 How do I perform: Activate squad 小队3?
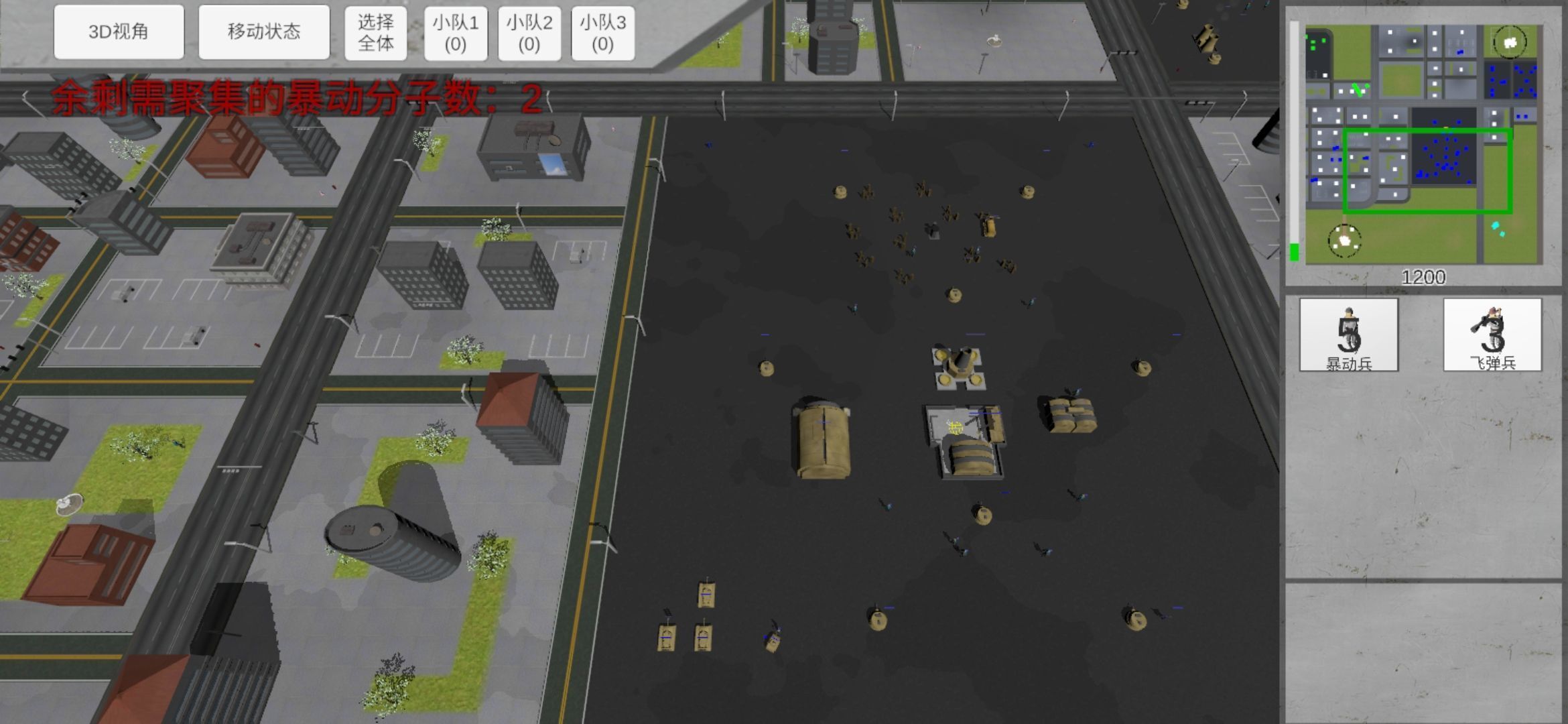(602, 34)
